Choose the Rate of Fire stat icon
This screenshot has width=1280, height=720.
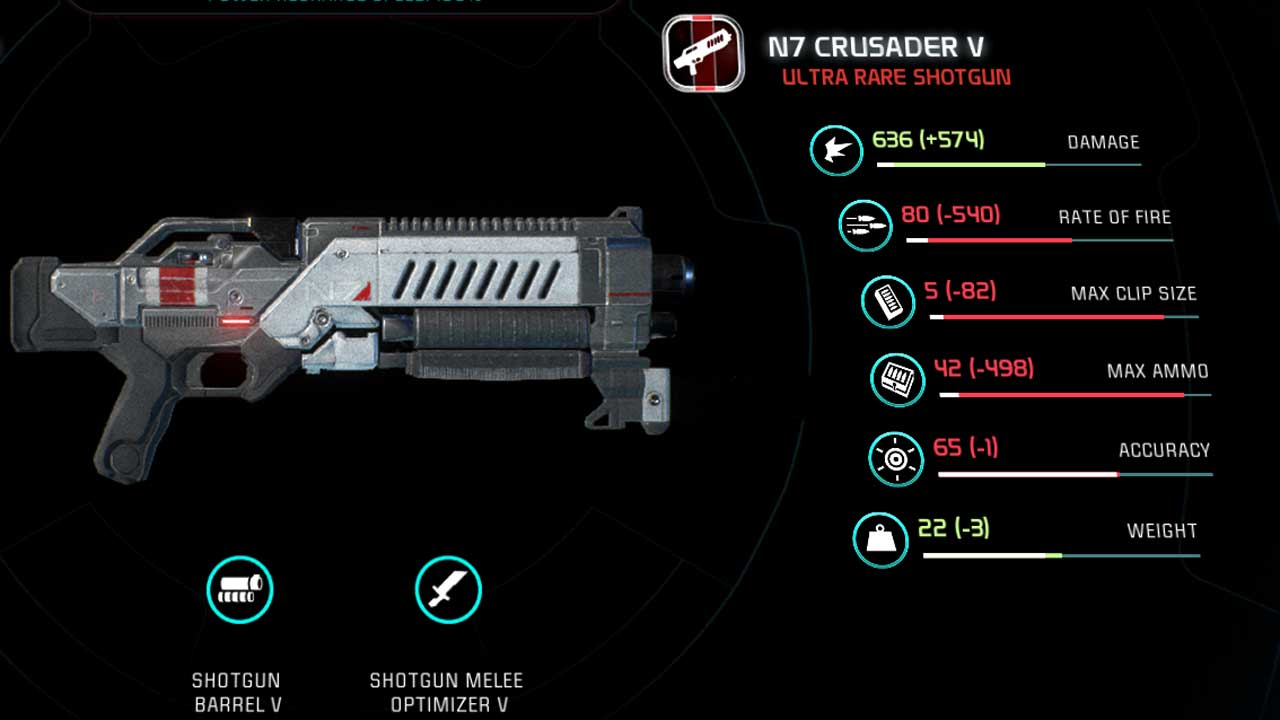pos(865,225)
